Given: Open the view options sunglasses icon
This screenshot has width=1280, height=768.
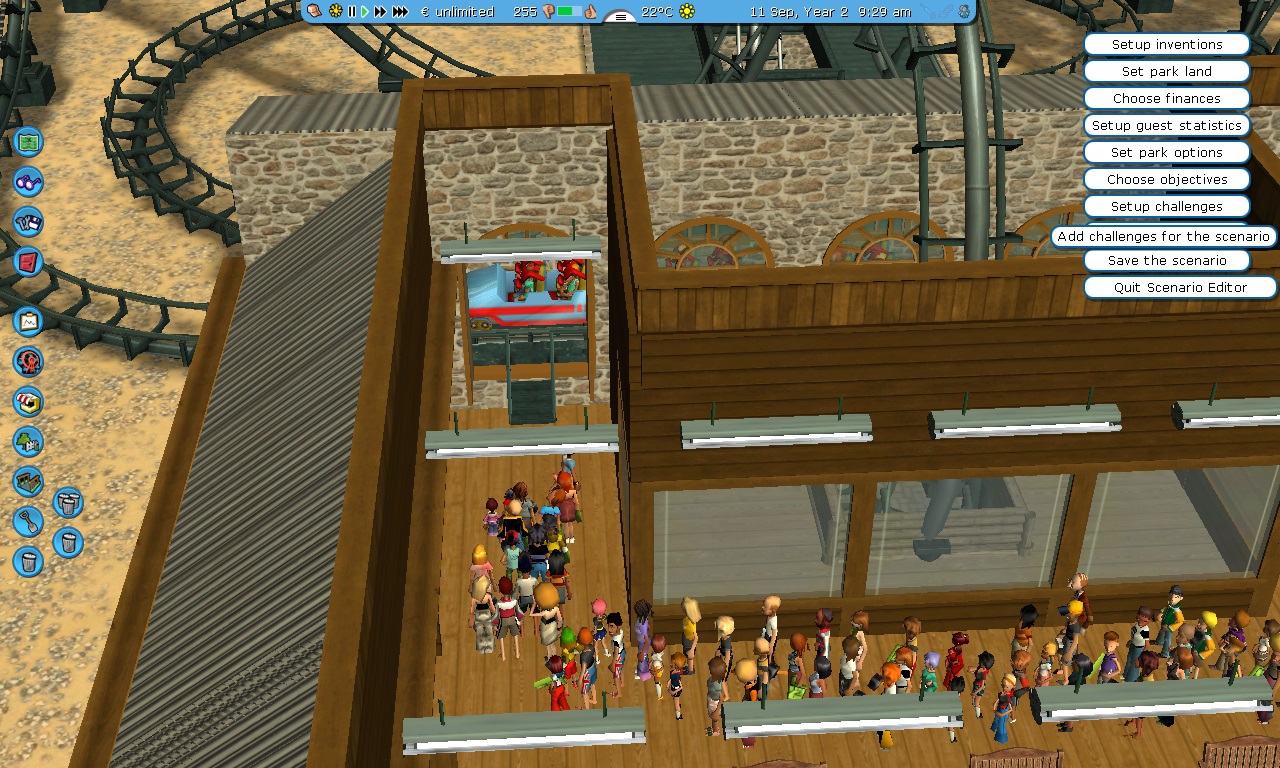Looking at the screenshot, I should coord(29,182).
